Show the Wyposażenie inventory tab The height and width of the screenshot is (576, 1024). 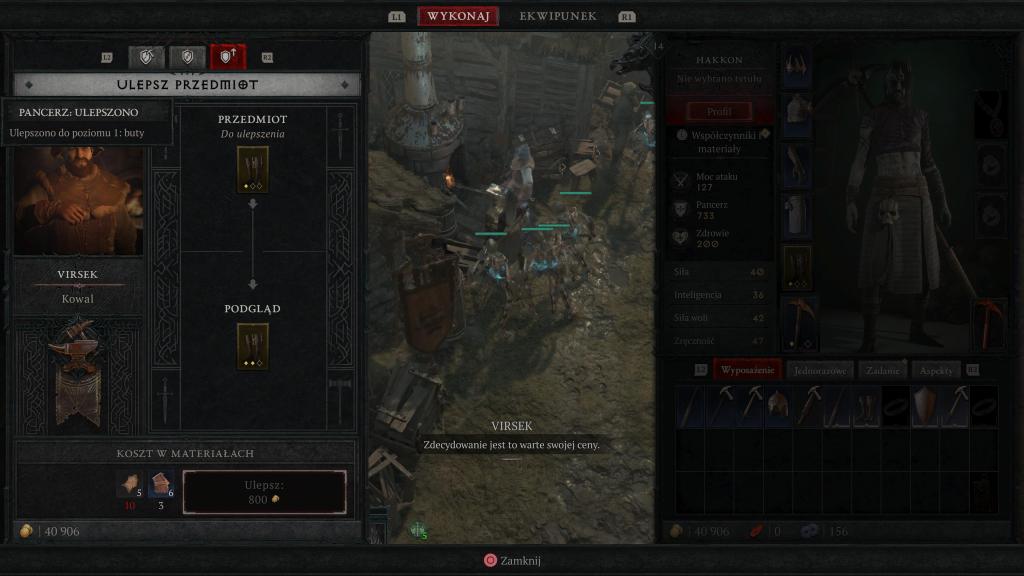click(748, 370)
